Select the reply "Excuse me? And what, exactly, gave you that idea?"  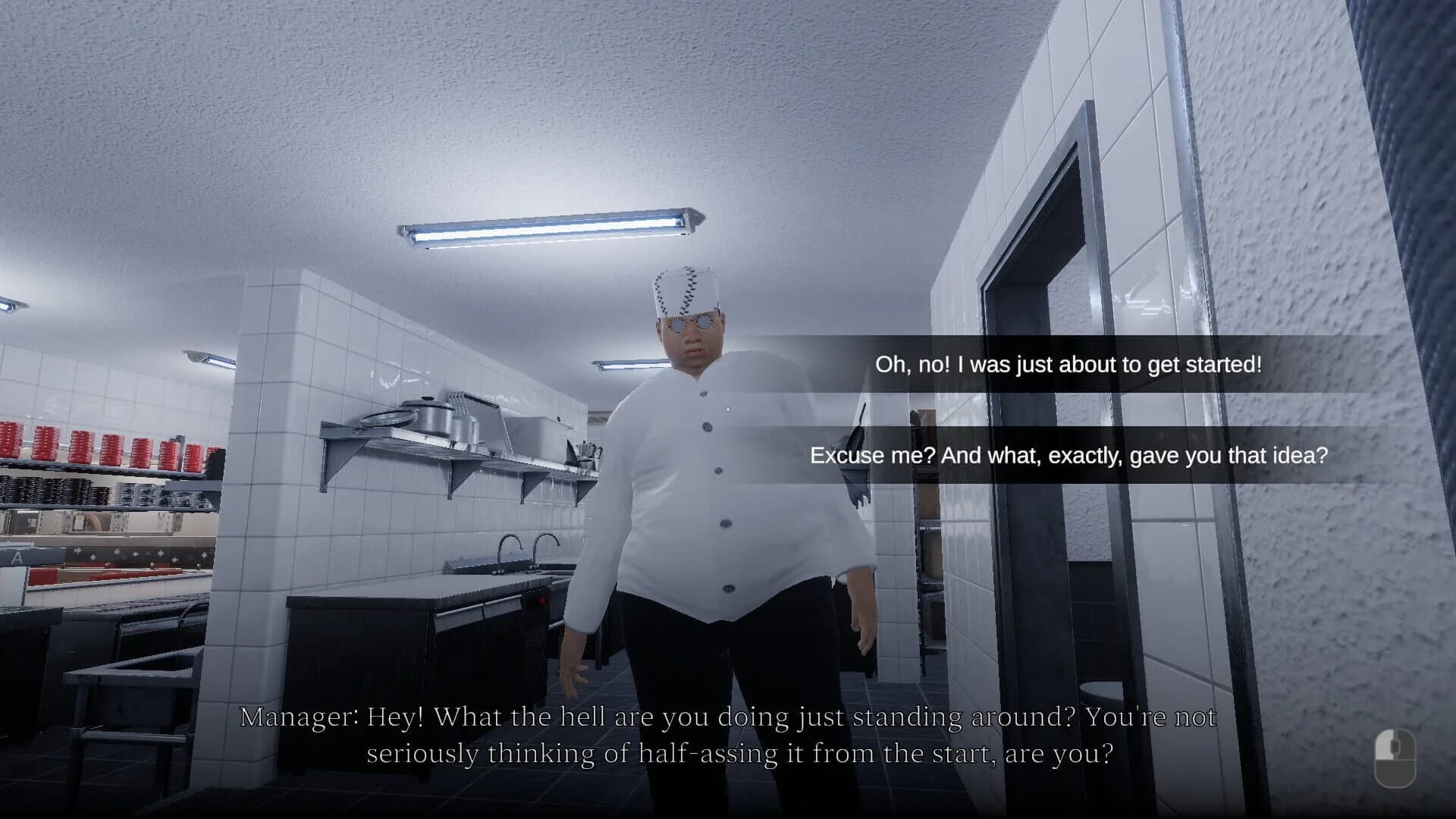coord(1068,456)
